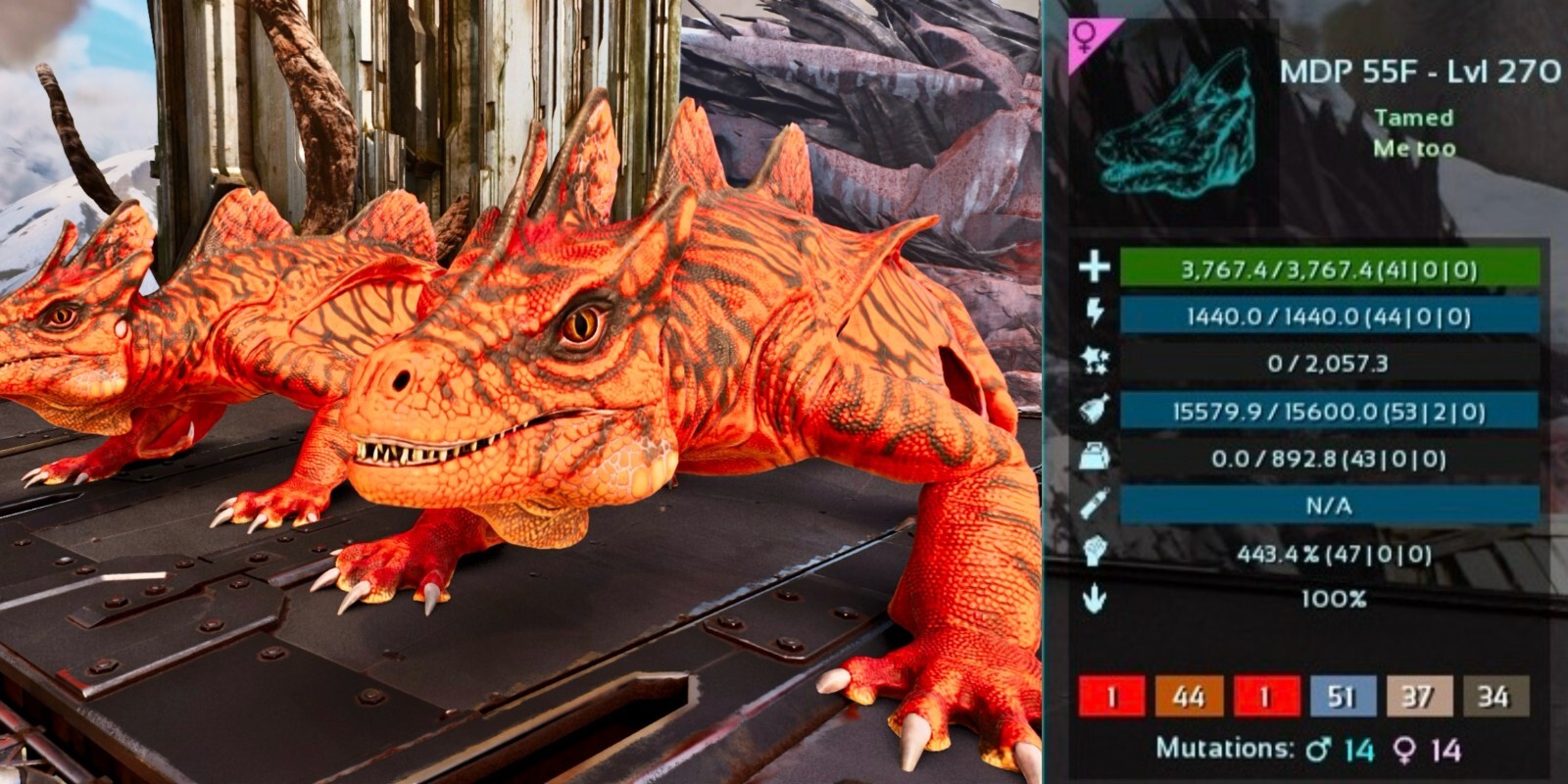The width and height of the screenshot is (1568, 784).
Task: Pick the tan color swatch numbered 37
Action: pos(1417,697)
